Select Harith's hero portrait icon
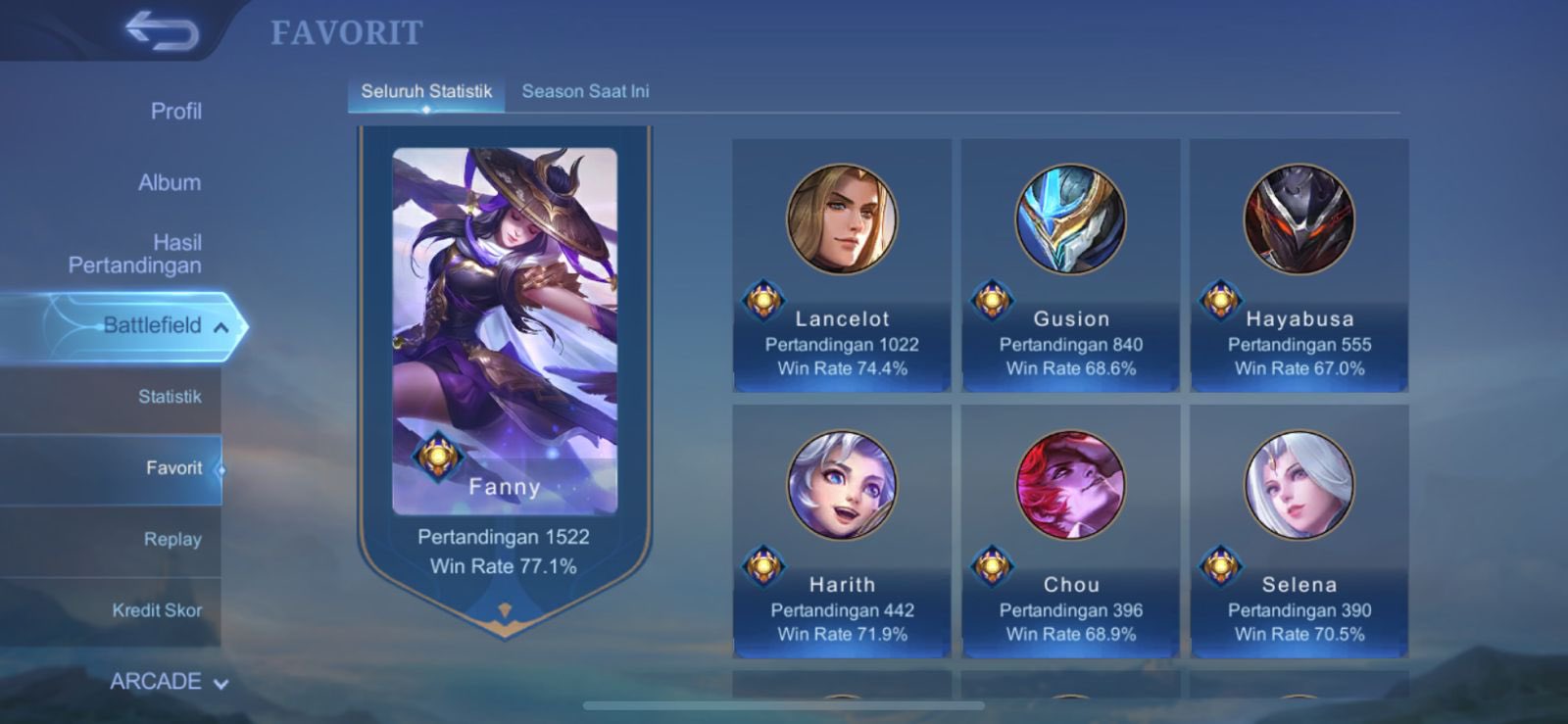This screenshot has width=1568, height=724. pos(840,489)
